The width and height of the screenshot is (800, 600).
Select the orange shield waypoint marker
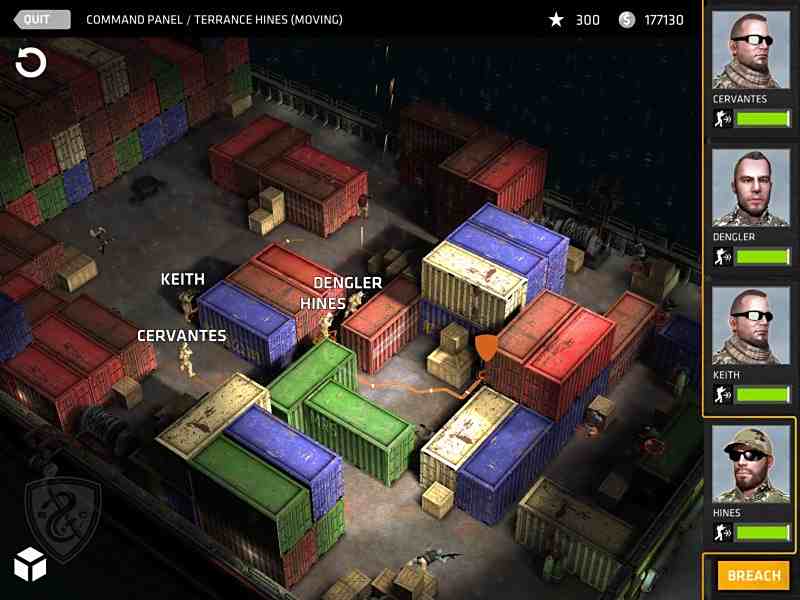tap(486, 347)
